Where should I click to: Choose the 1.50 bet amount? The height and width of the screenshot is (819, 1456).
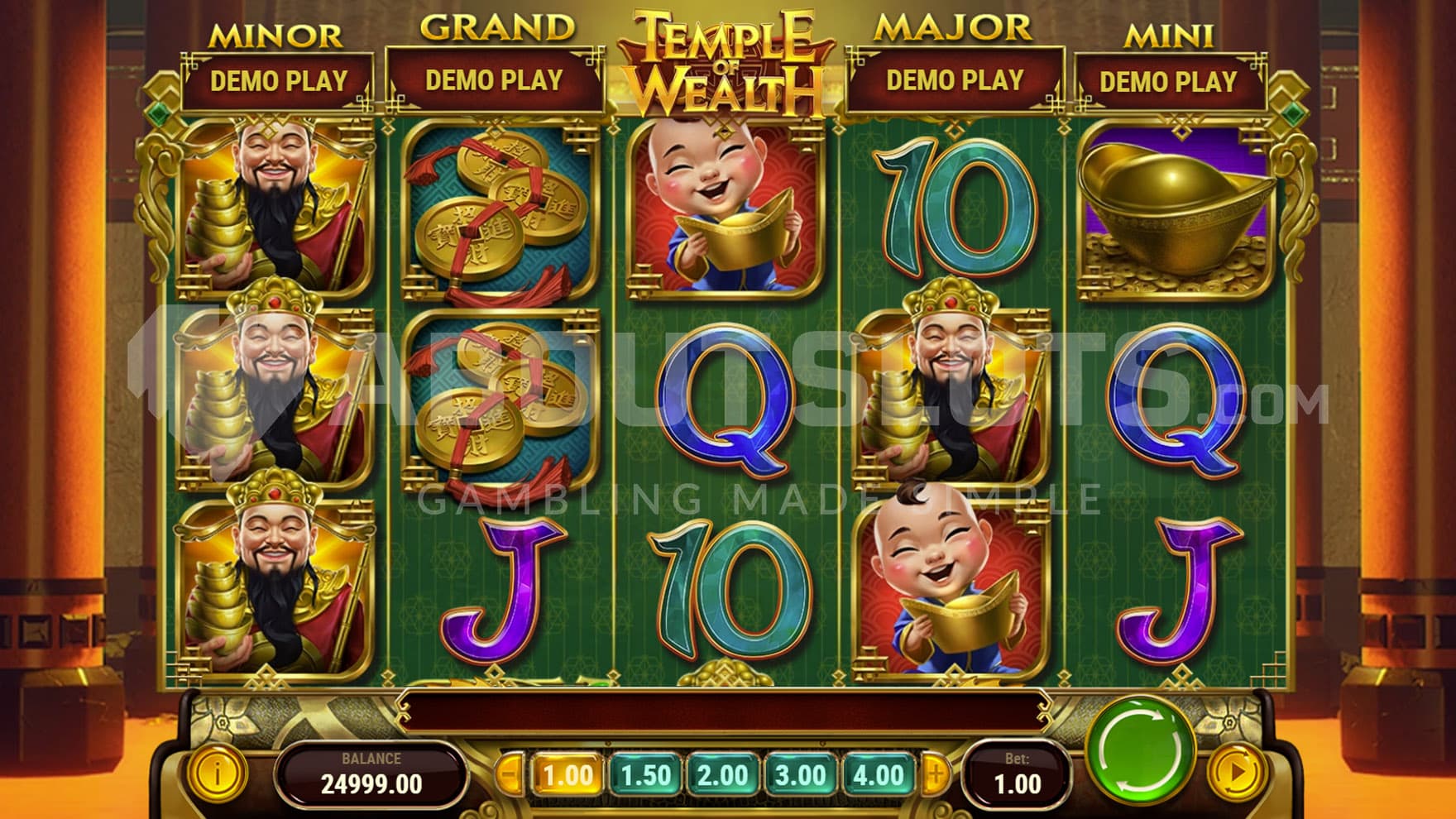tap(645, 775)
